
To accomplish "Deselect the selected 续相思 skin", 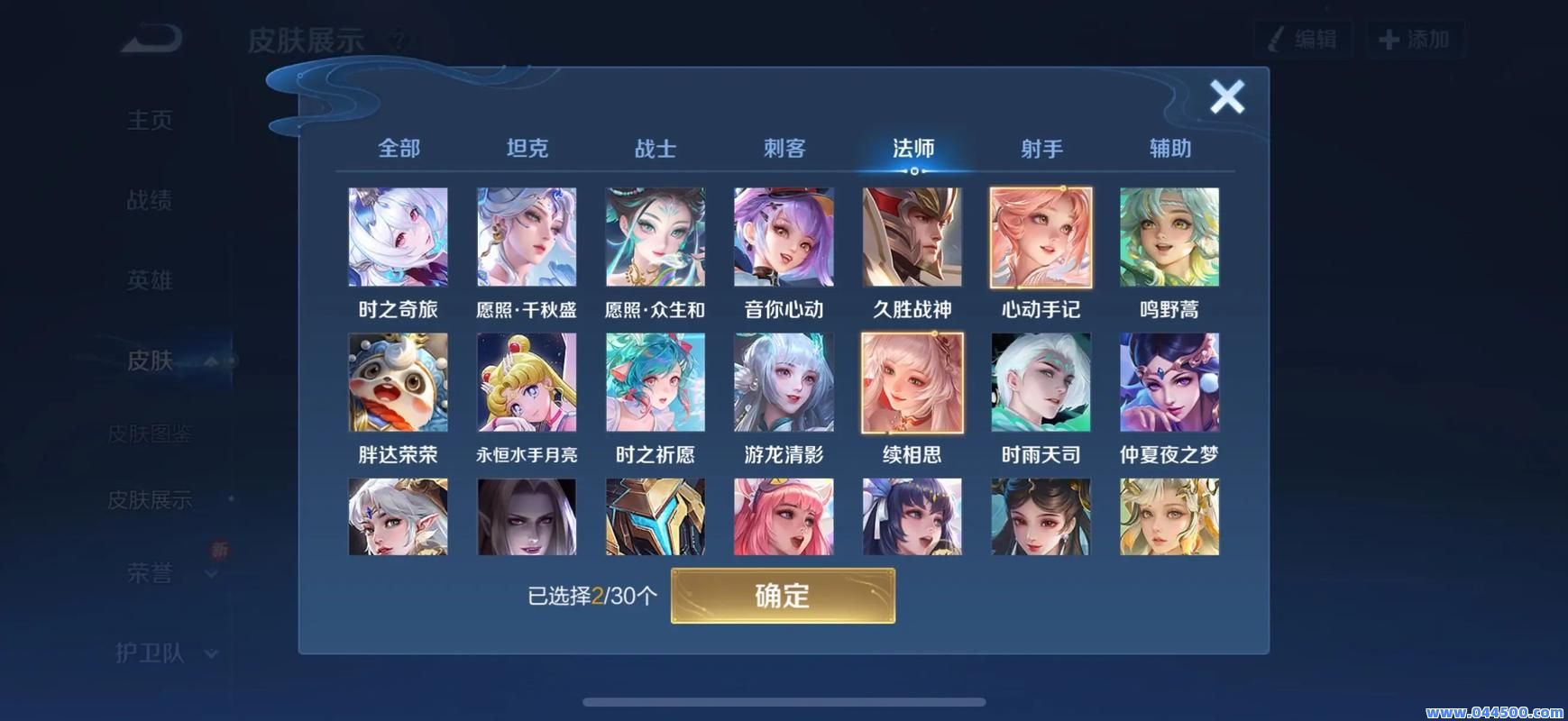I will click(912, 382).
